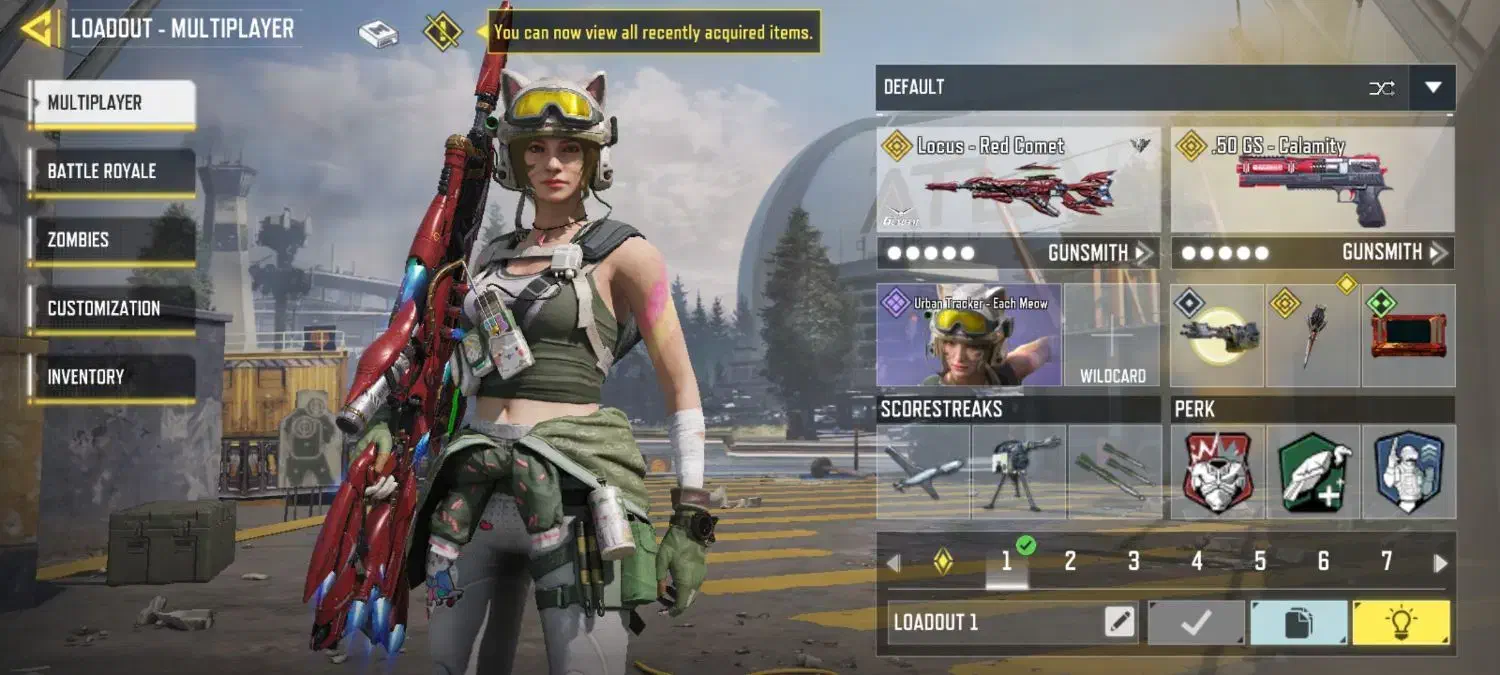The height and width of the screenshot is (675, 1500).
Task: Copy the loadout with the blue button
Action: (x=1298, y=622)
